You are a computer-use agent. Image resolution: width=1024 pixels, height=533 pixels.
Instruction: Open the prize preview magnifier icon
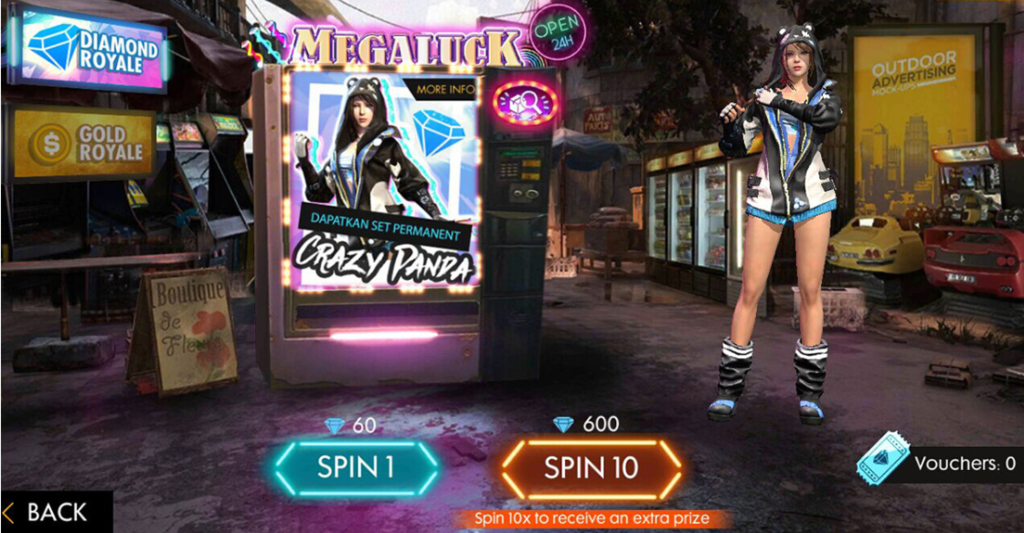point(525,103)
